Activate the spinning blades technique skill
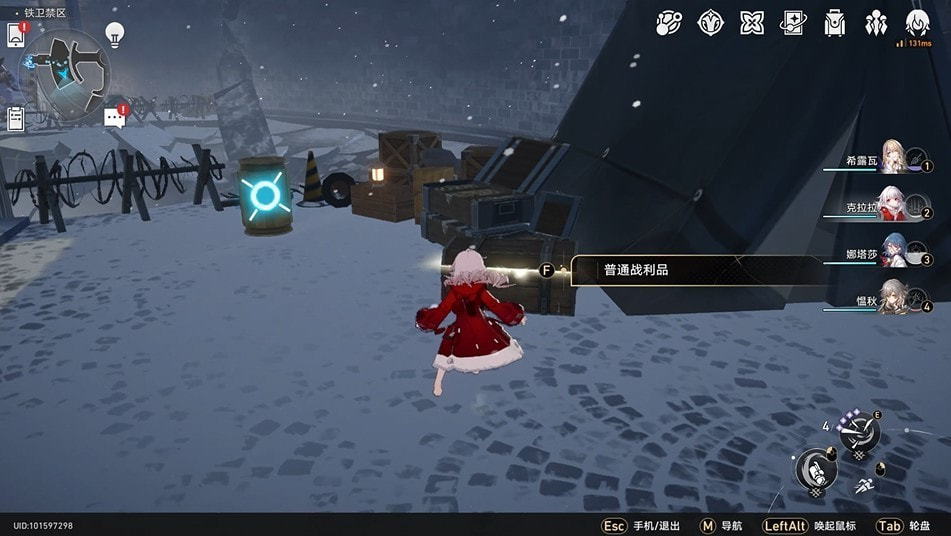 (x=858, y=432)
